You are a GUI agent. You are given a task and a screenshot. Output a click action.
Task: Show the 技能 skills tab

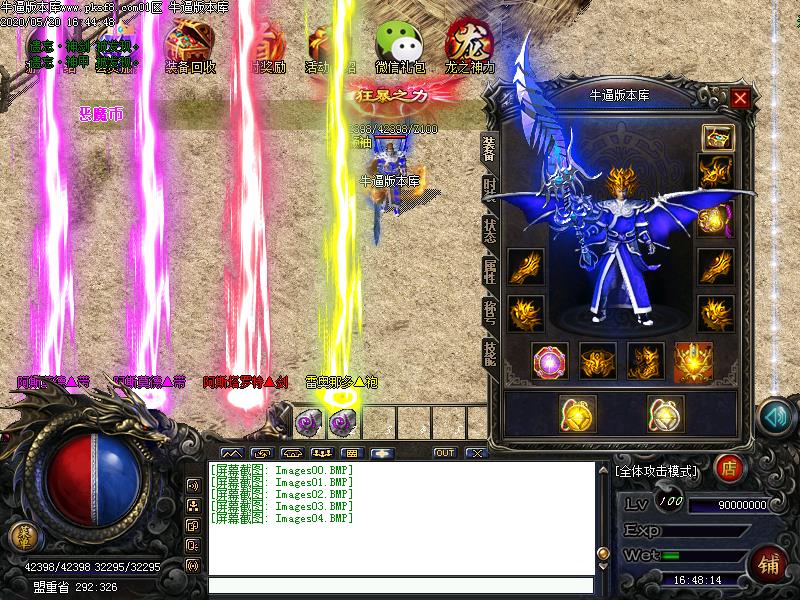(x=489, y=353)
